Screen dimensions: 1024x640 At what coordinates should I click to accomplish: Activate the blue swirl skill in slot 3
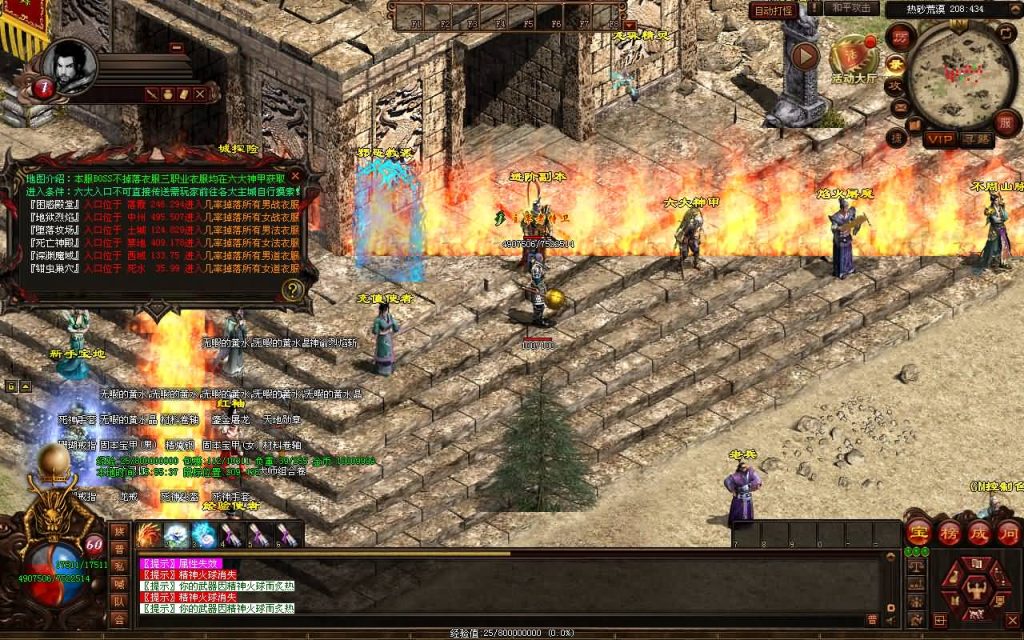(x=204, y=535)
